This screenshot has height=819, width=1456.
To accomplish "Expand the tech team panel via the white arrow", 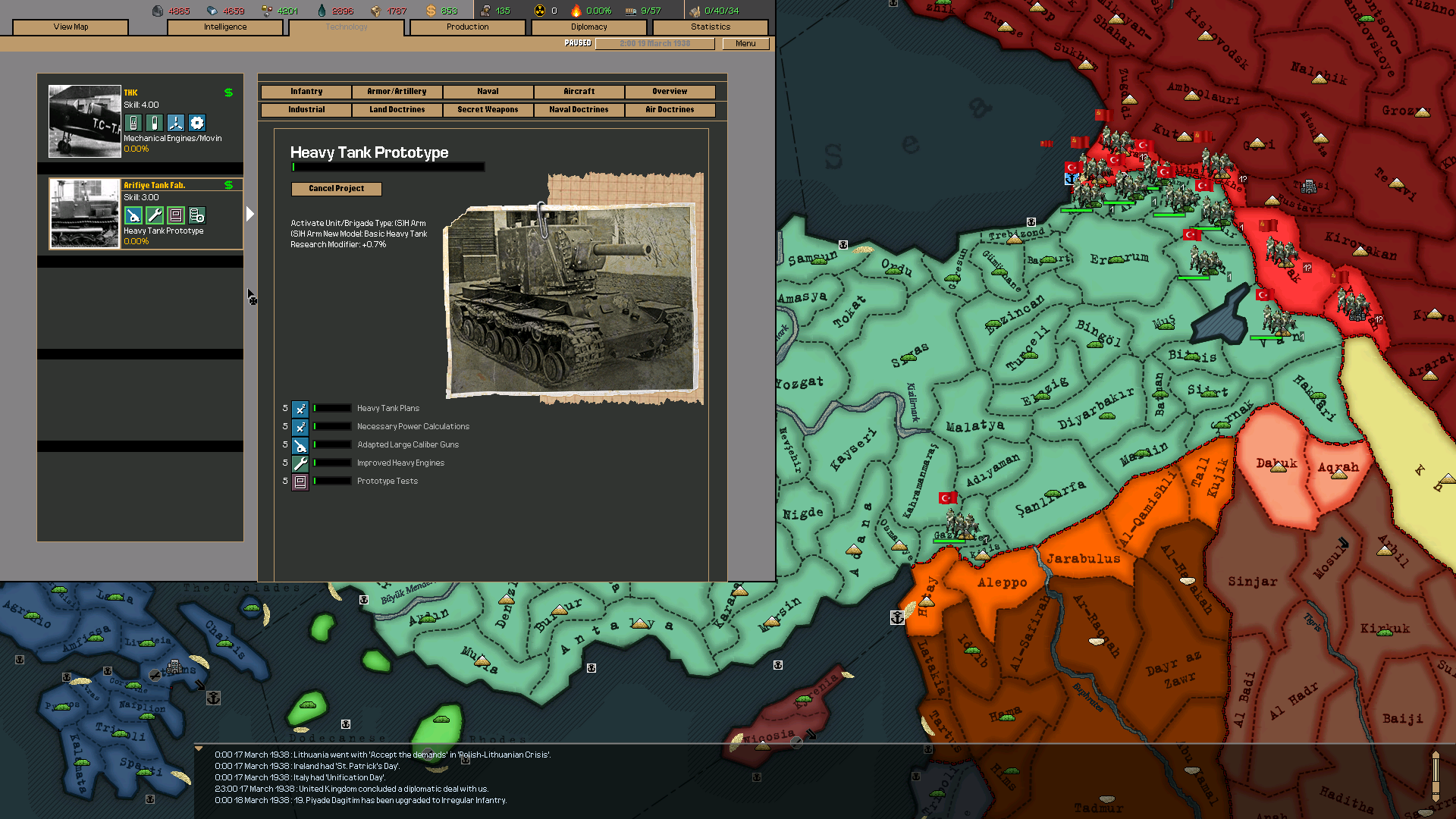I will coord(250,214).
